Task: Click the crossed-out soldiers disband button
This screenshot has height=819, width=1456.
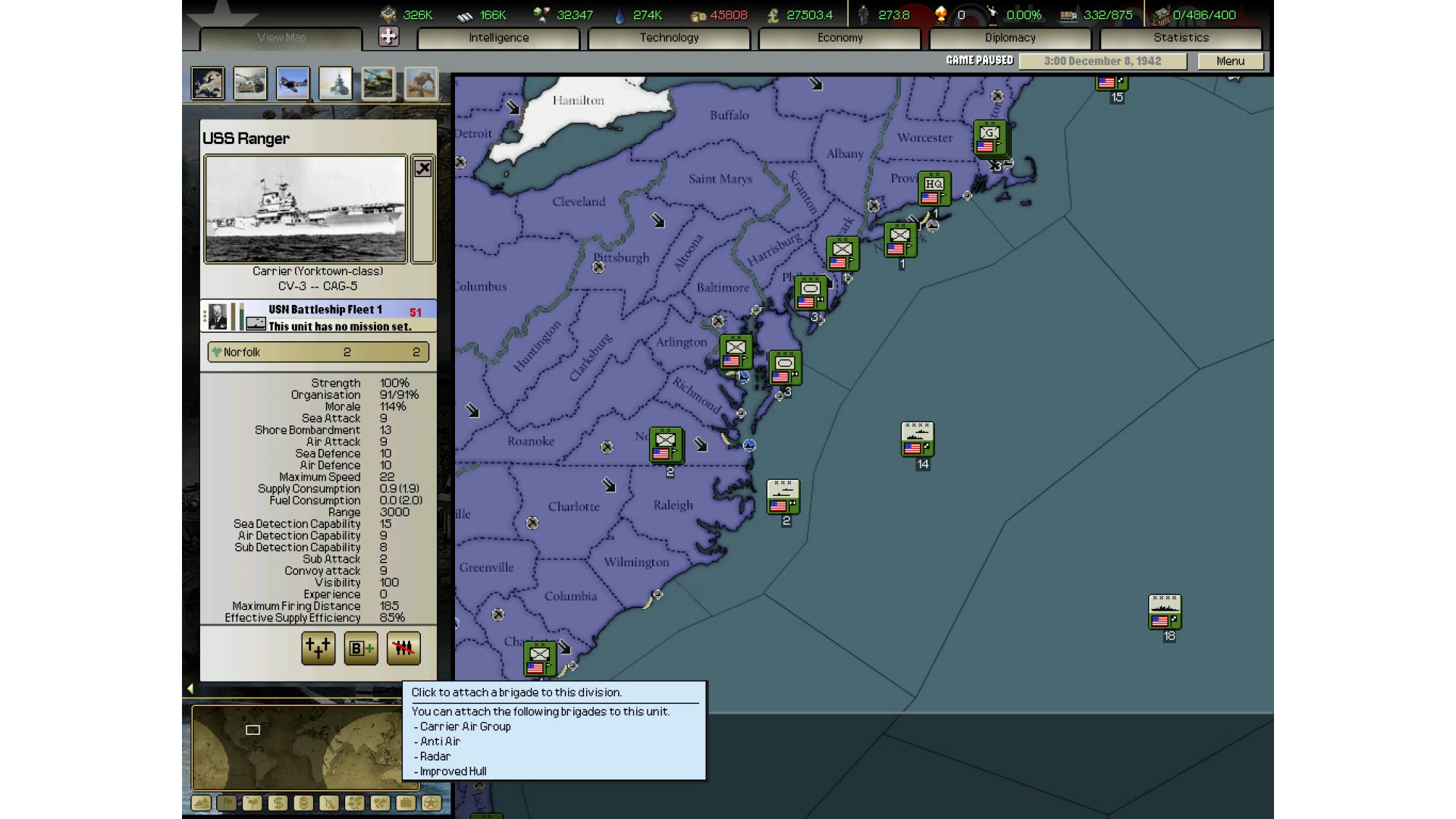Action: (403, 648)
